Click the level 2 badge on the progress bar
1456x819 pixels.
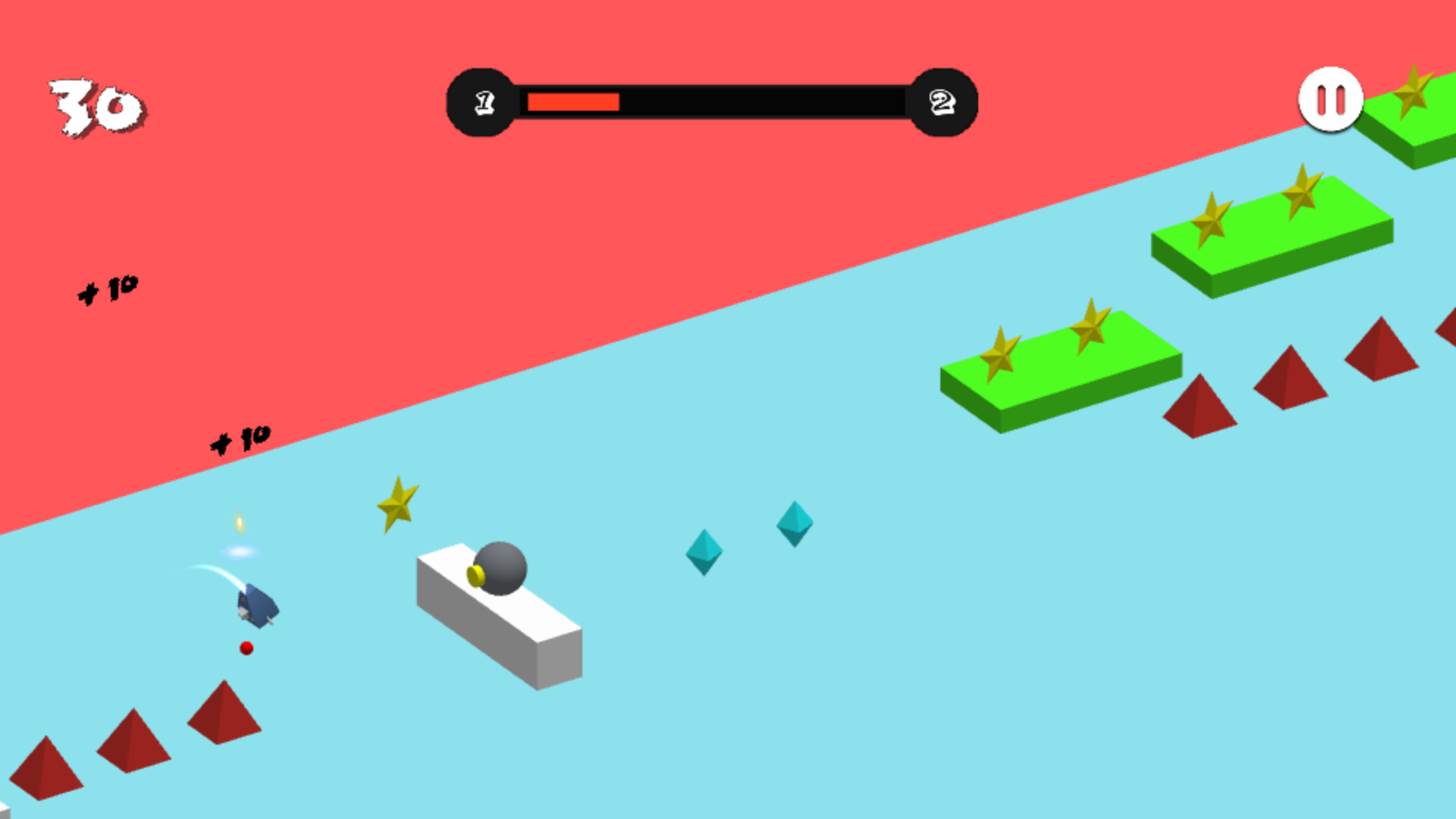click(943, 101)
